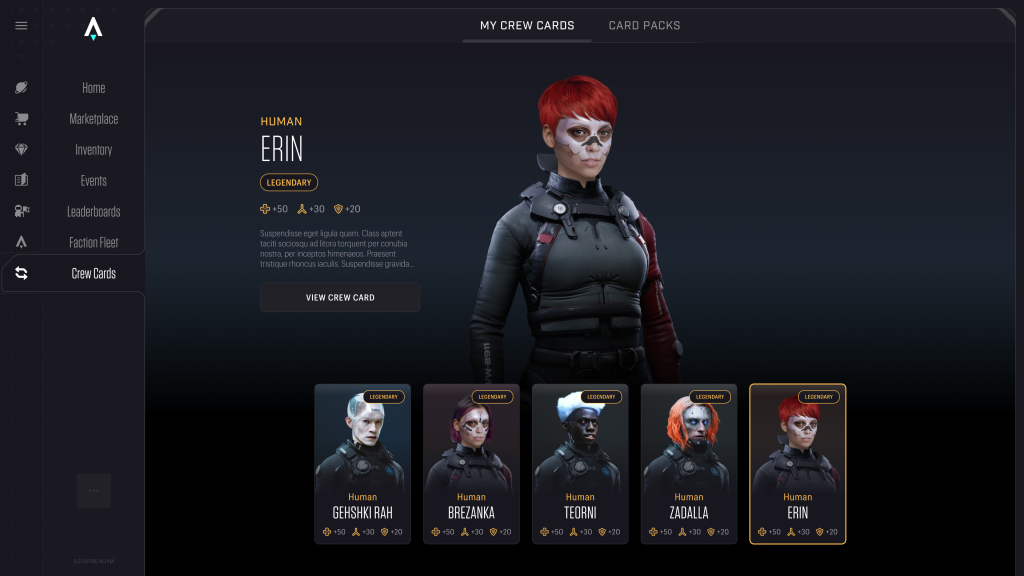The image size is (1024, 576).
Task: Open the Inventory section
Action: (93, 150)
